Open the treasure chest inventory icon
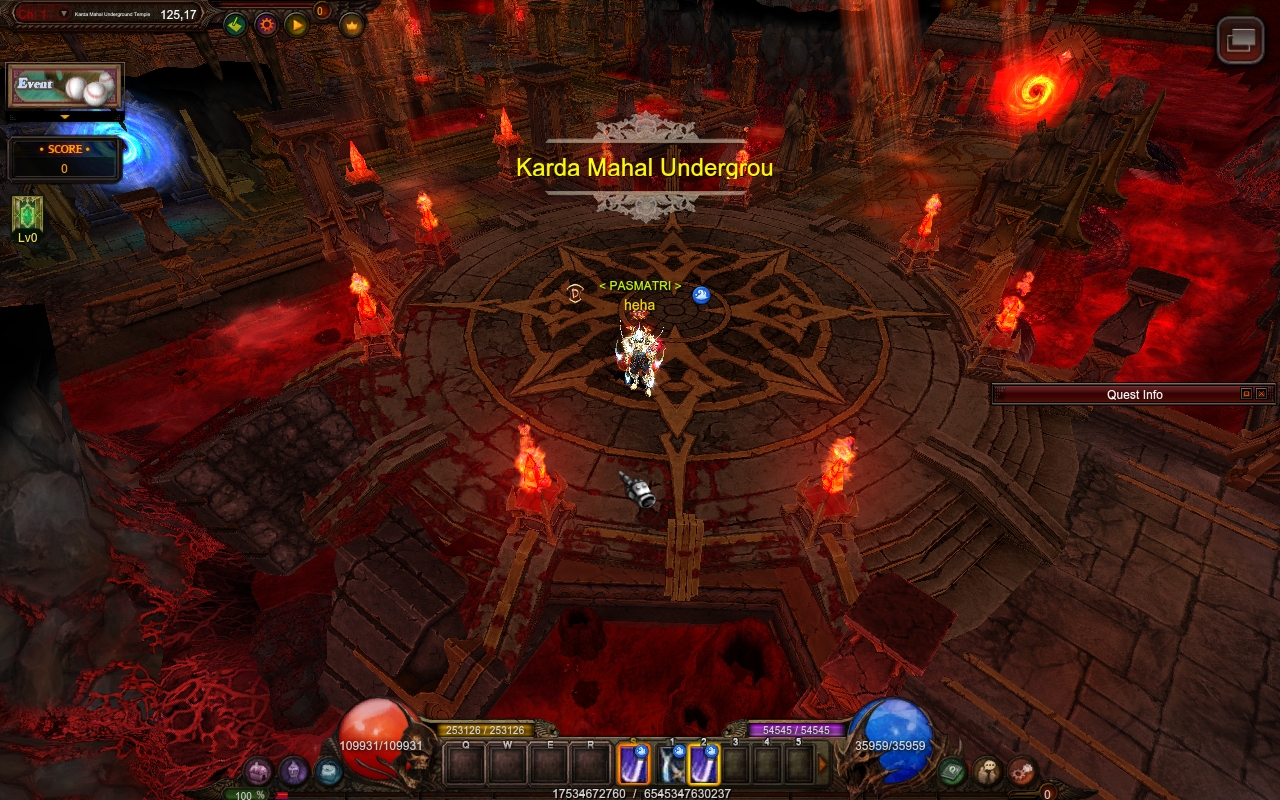 click(x=259, y=771)
